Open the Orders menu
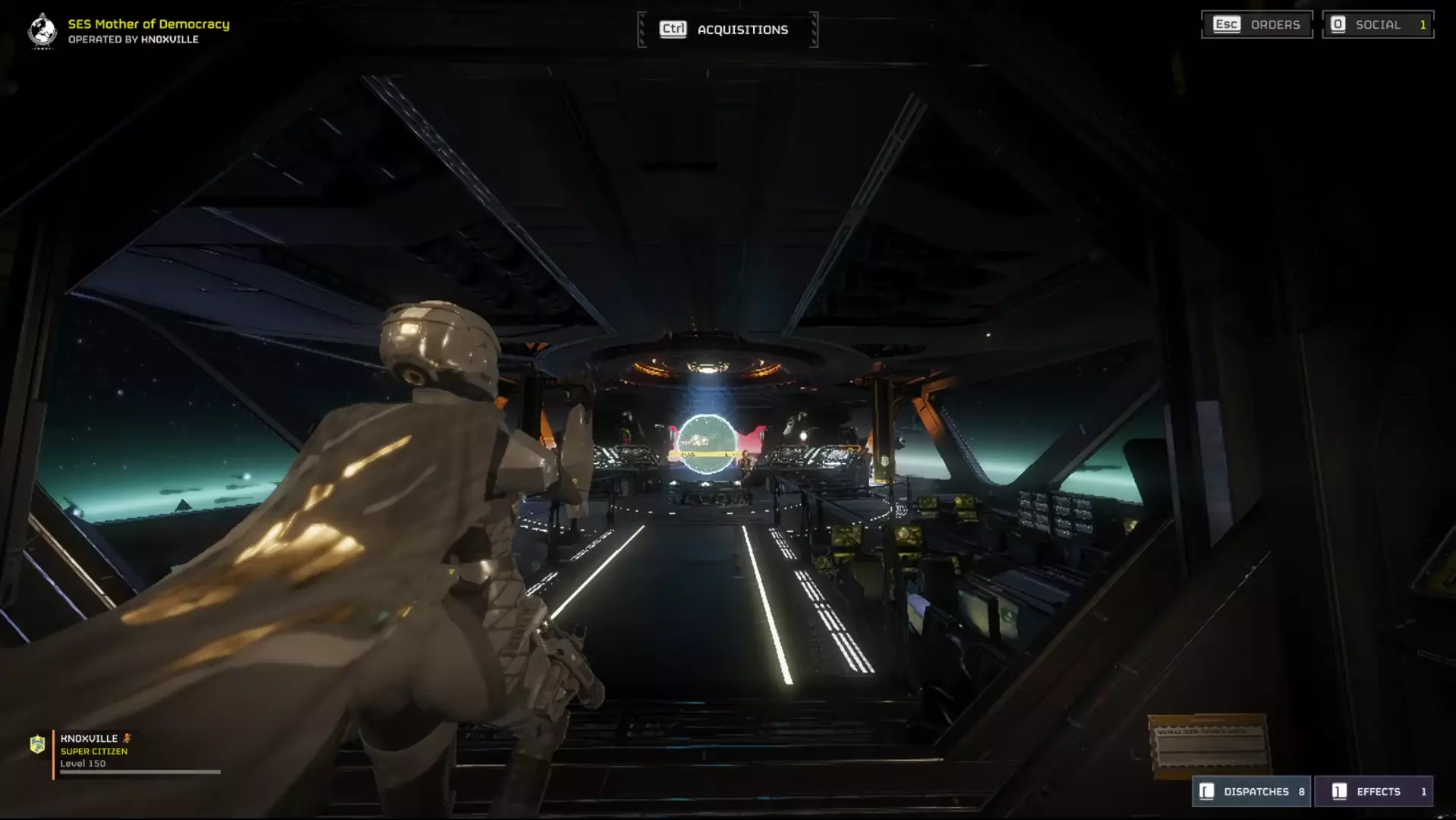The height and width of the screenshot is (820, 1456). pos(1256,24)
